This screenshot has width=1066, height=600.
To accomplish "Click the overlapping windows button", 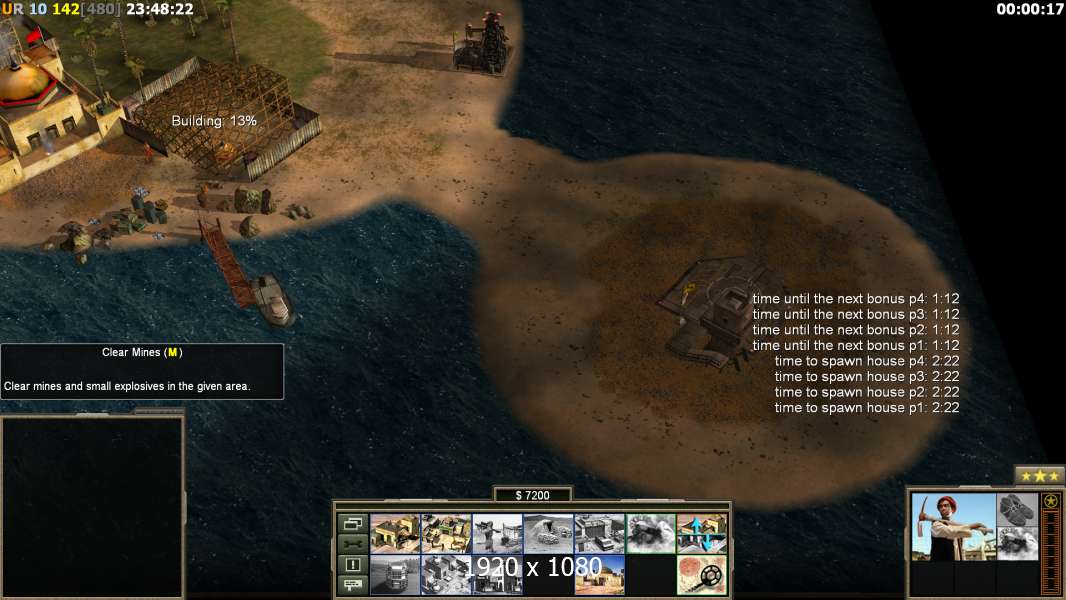I will 352,523.
